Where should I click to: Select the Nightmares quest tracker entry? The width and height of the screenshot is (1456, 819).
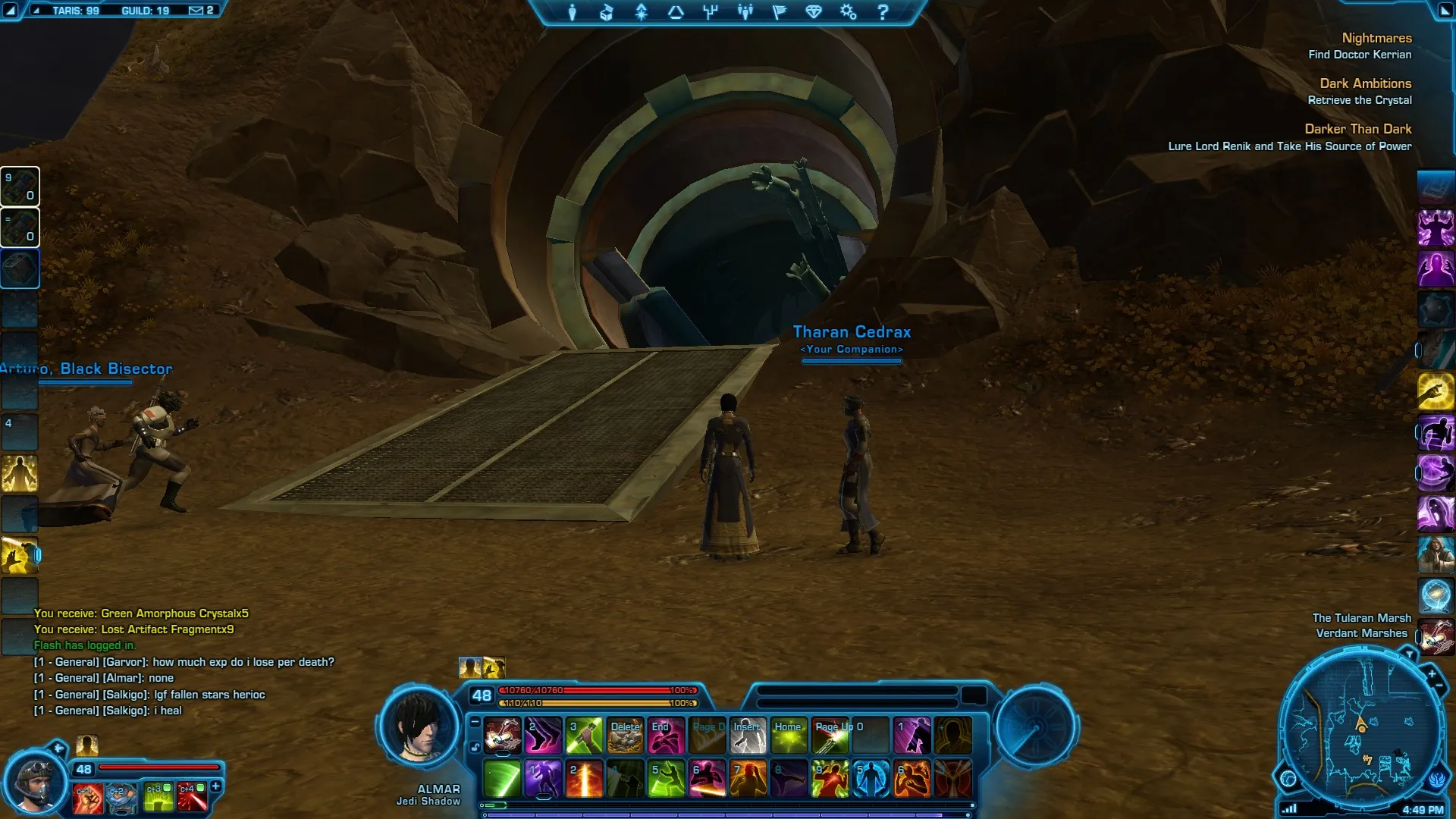pyautogui.click(x=1376, y=38)
